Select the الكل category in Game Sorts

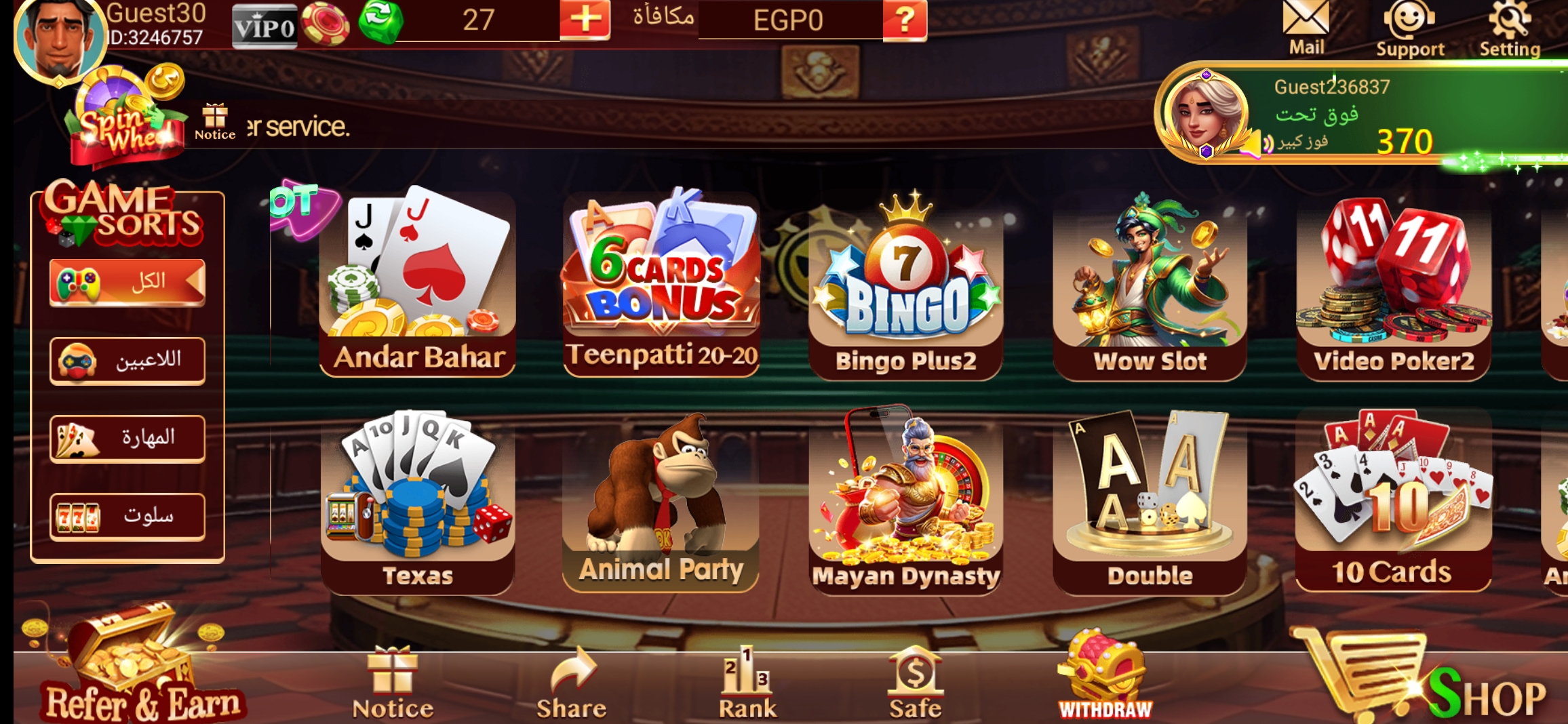tap(127, 281)
